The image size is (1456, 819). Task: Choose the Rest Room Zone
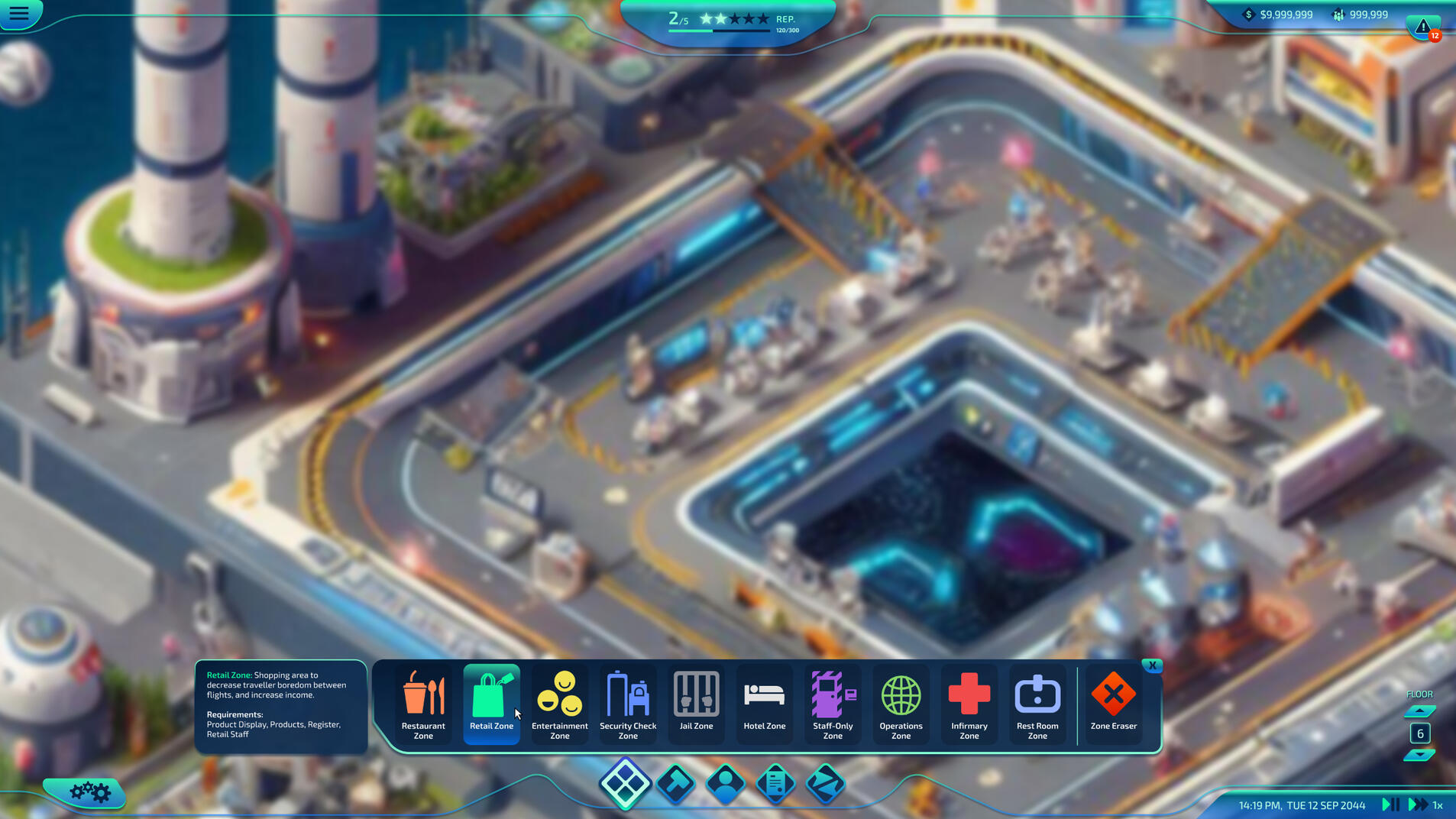1037,703
